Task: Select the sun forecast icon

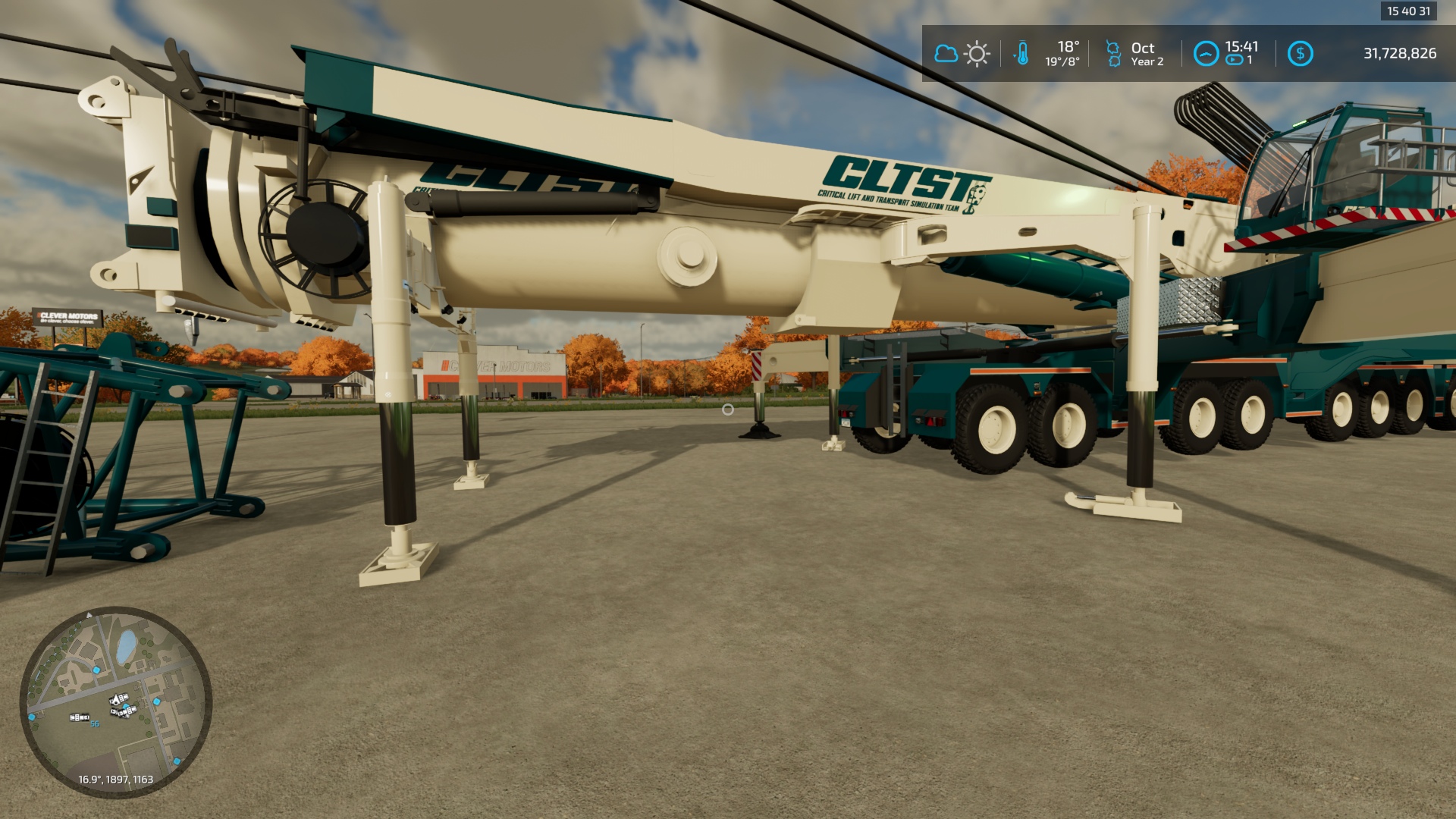Action: click(x=977, y=53)
